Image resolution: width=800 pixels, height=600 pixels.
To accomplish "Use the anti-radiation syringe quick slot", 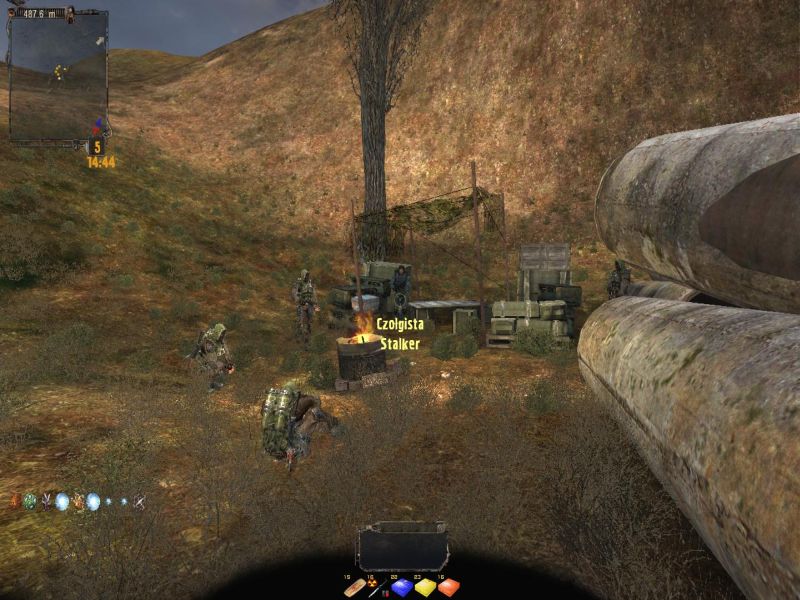I will tap(377, 588).
